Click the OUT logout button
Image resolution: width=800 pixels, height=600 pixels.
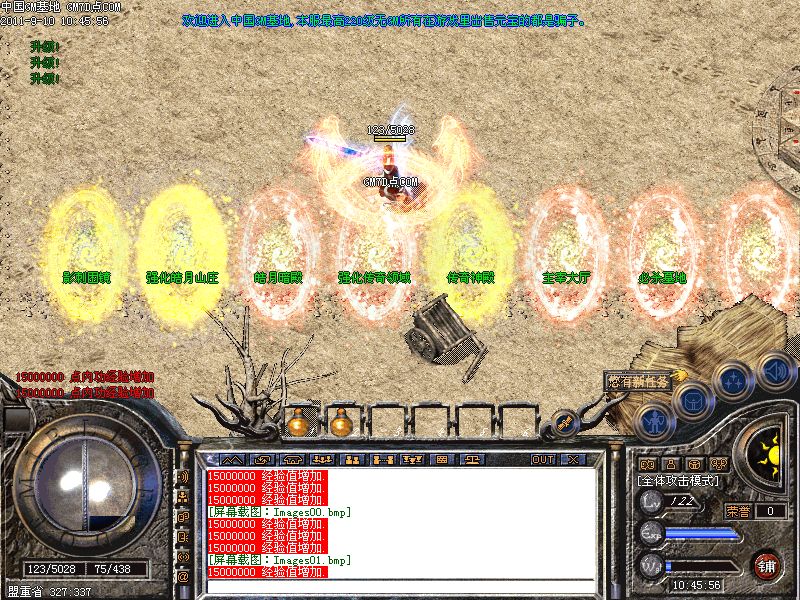(543, 460)
